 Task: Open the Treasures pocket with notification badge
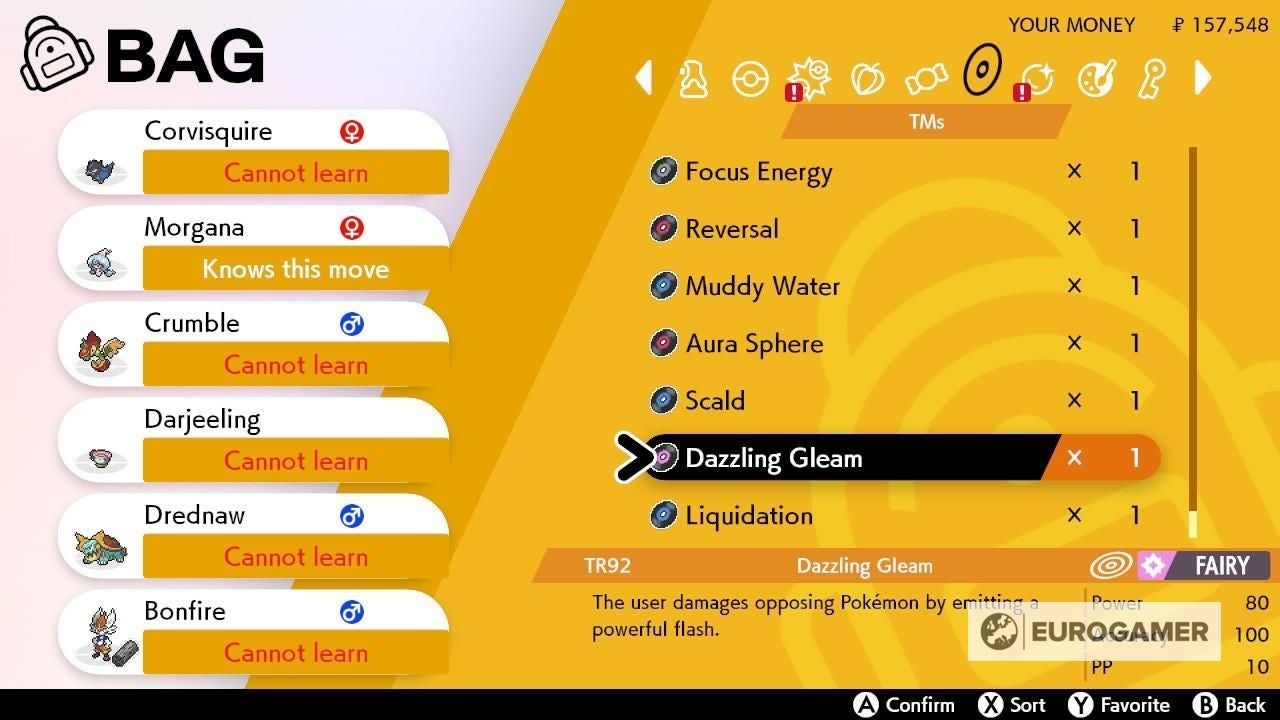(1038, 78)
